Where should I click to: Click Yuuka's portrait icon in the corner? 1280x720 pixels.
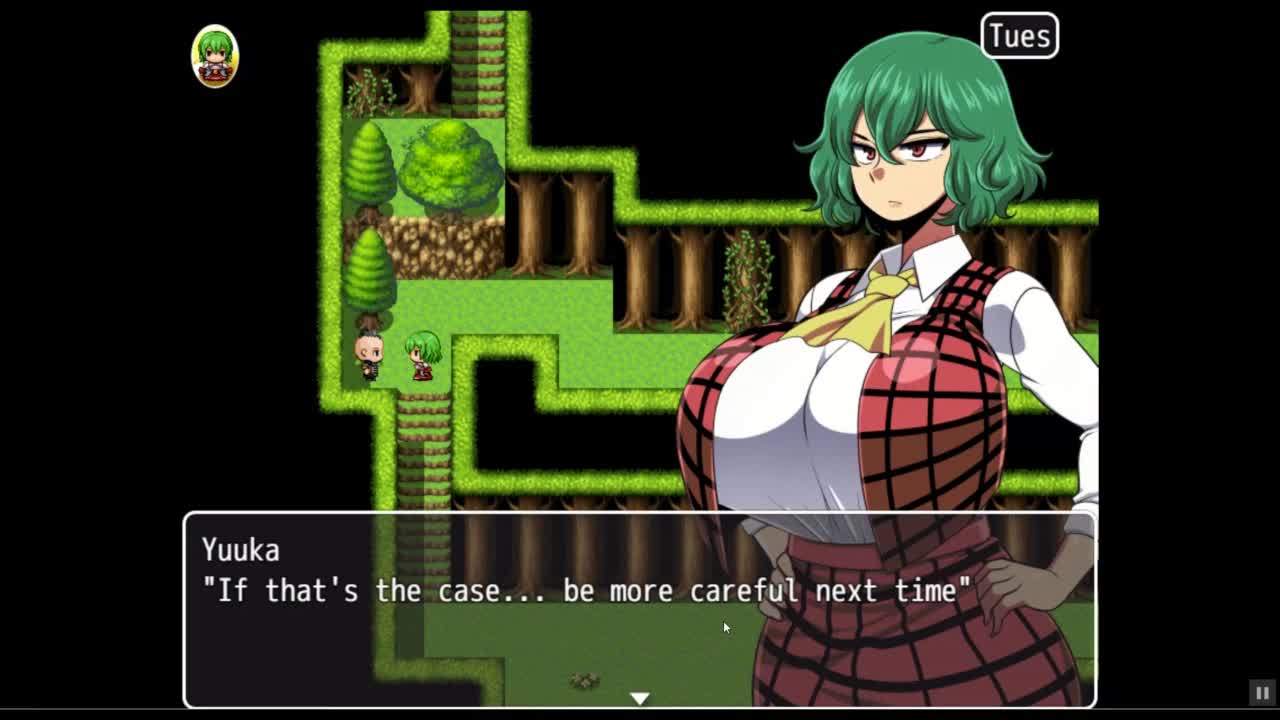(215, 57)
